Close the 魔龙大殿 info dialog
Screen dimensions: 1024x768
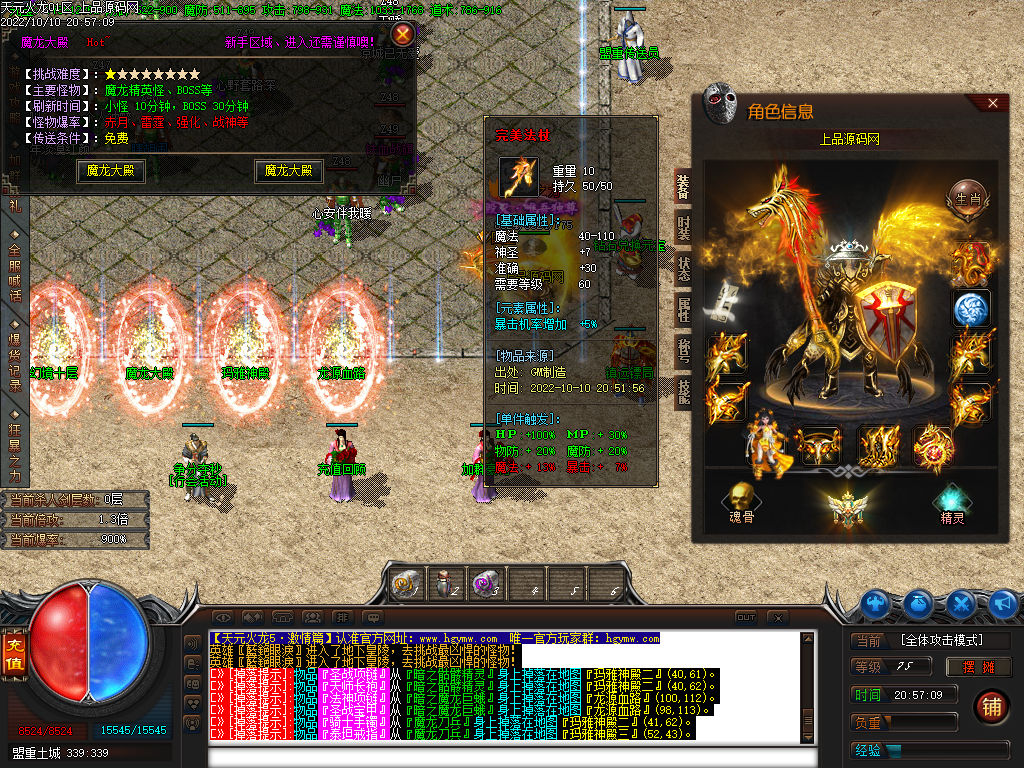coord(403,35)
